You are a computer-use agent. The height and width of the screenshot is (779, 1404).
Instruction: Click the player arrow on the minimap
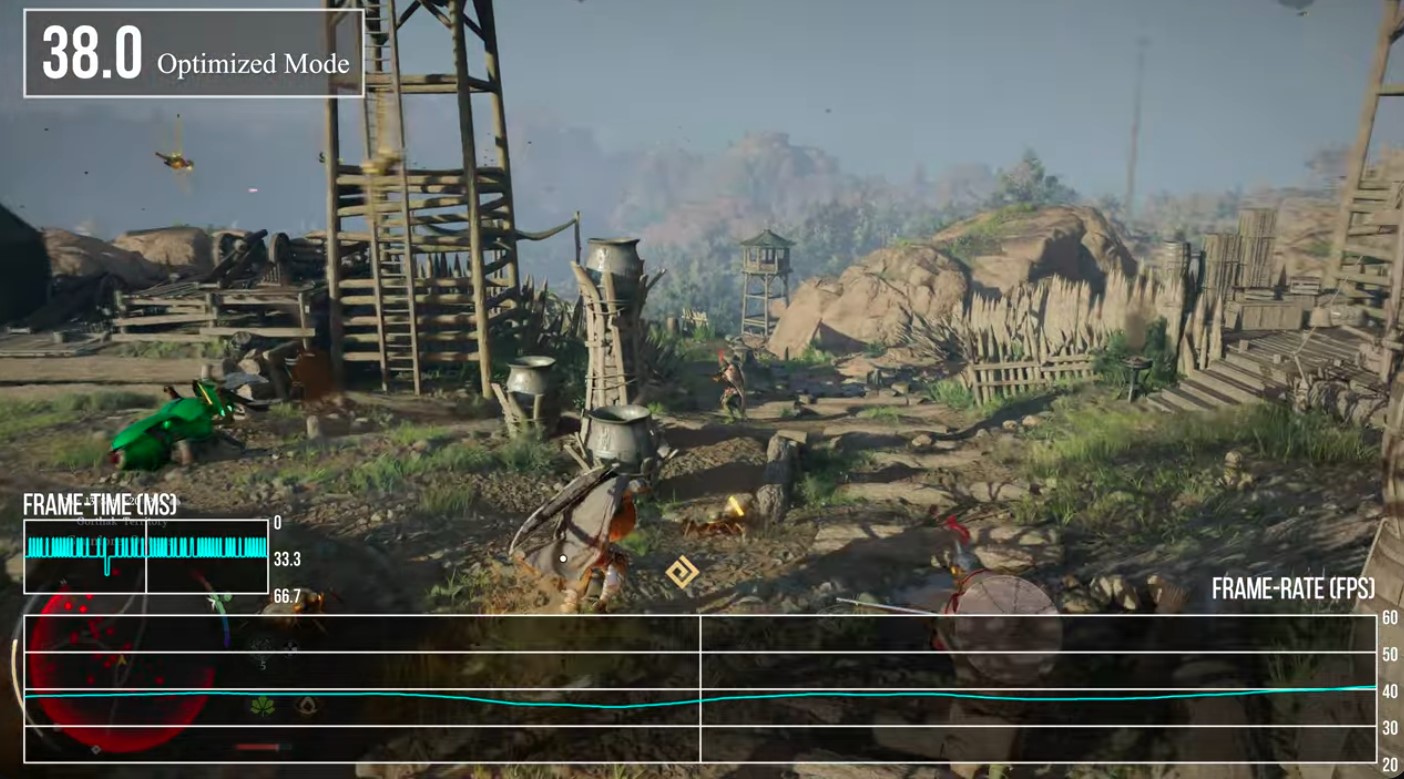[x=121, y=660]
